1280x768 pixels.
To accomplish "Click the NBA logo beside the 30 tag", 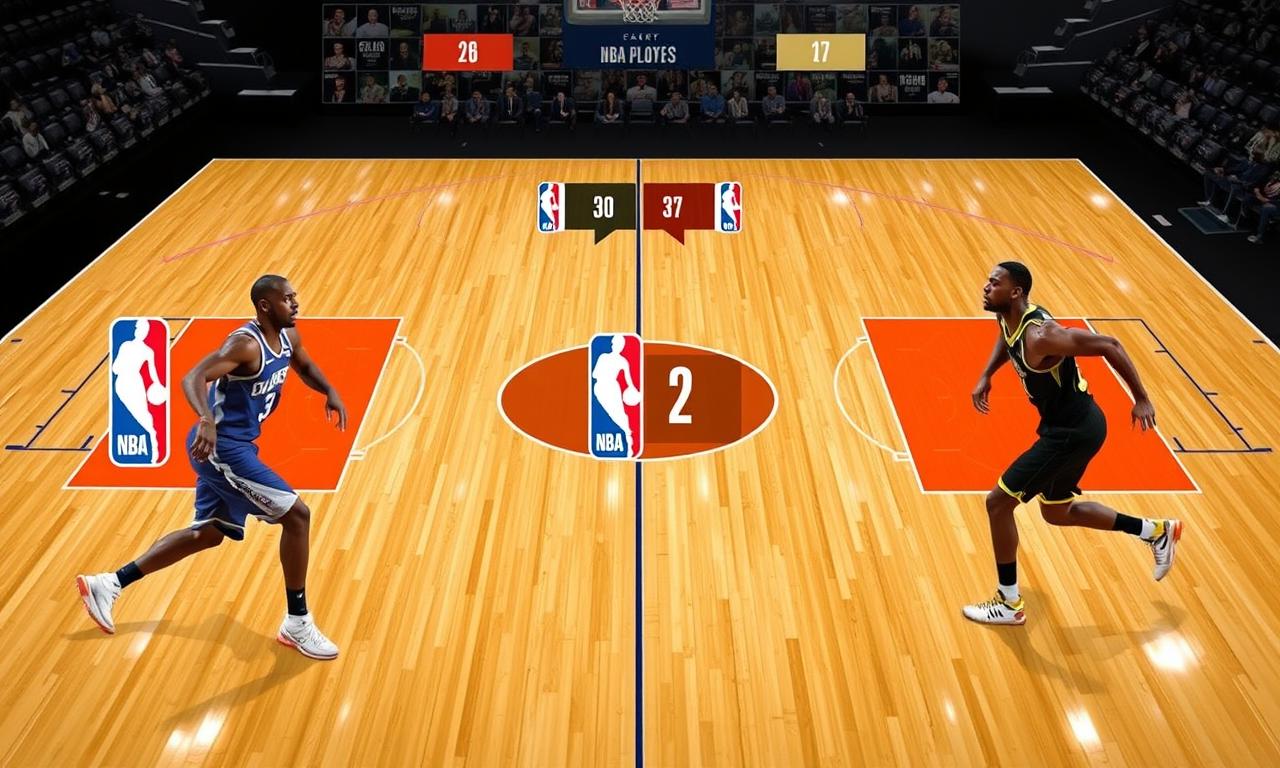I will [x=551, y=207].
